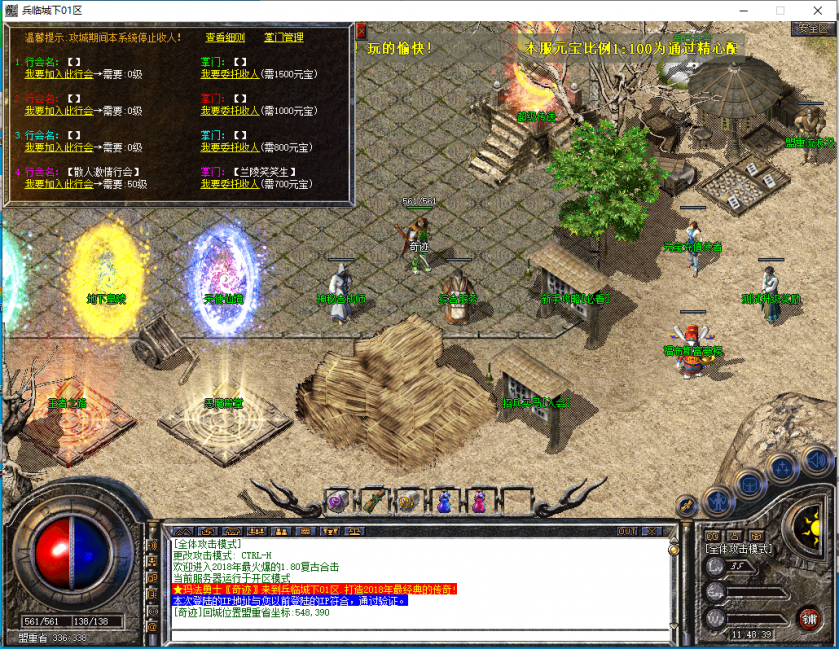Open the skills button with four stars
This screenshot has height=649, width=840.
781,469
